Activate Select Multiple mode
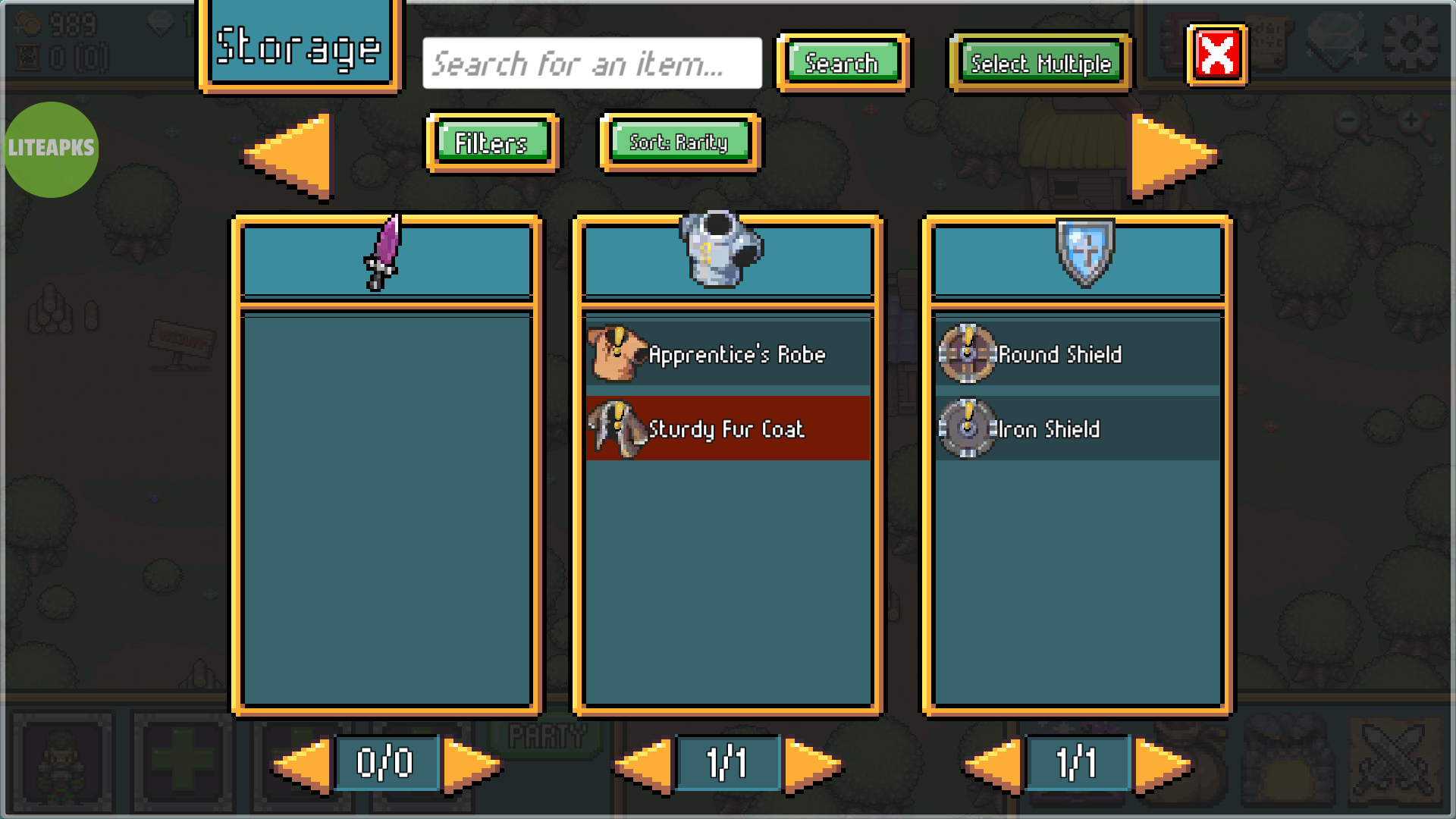This screenshot has width=1456, height=819. (x=1040, y=64)
